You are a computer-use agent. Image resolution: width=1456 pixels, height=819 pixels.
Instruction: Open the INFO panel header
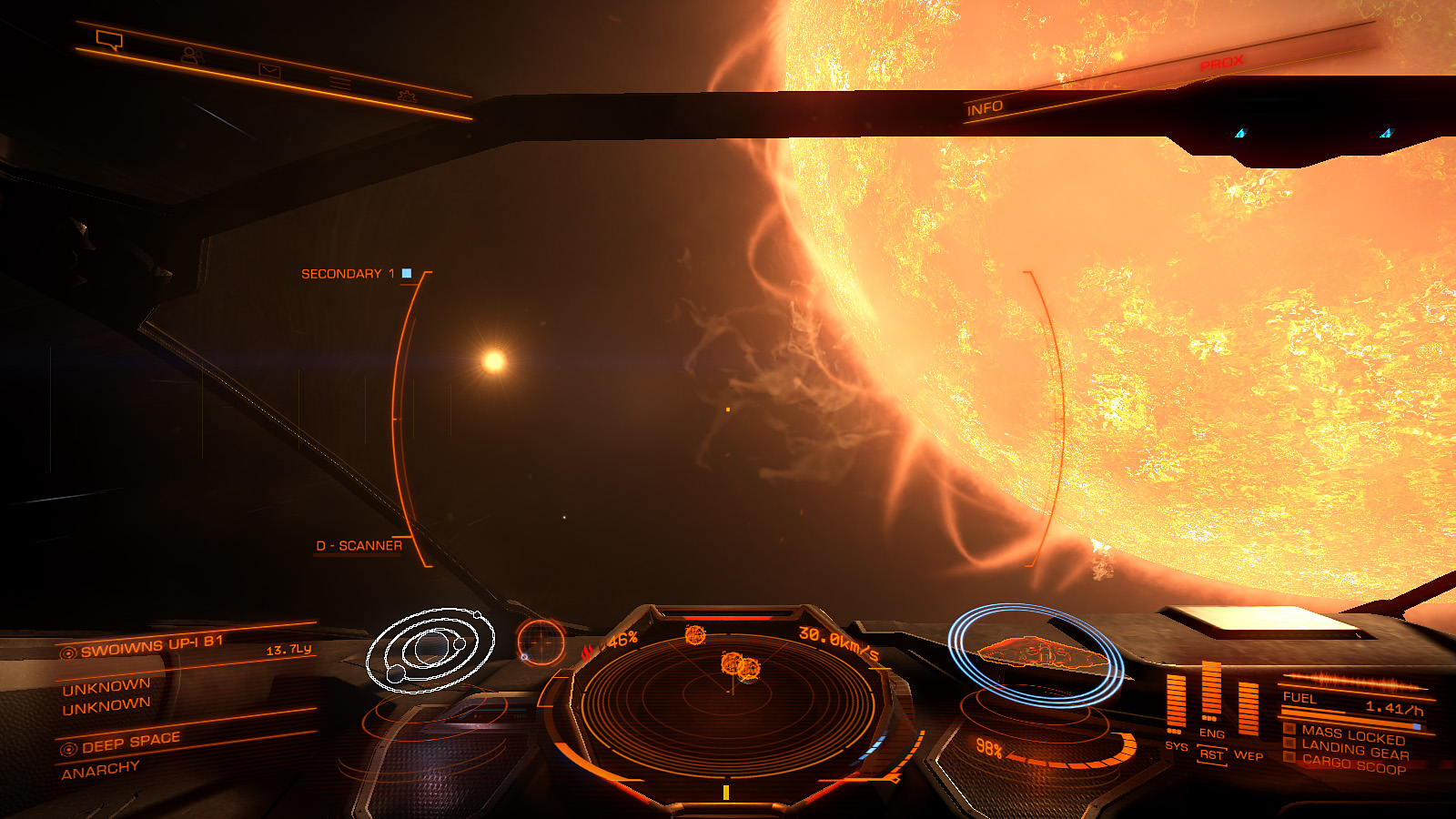point(985,109)
